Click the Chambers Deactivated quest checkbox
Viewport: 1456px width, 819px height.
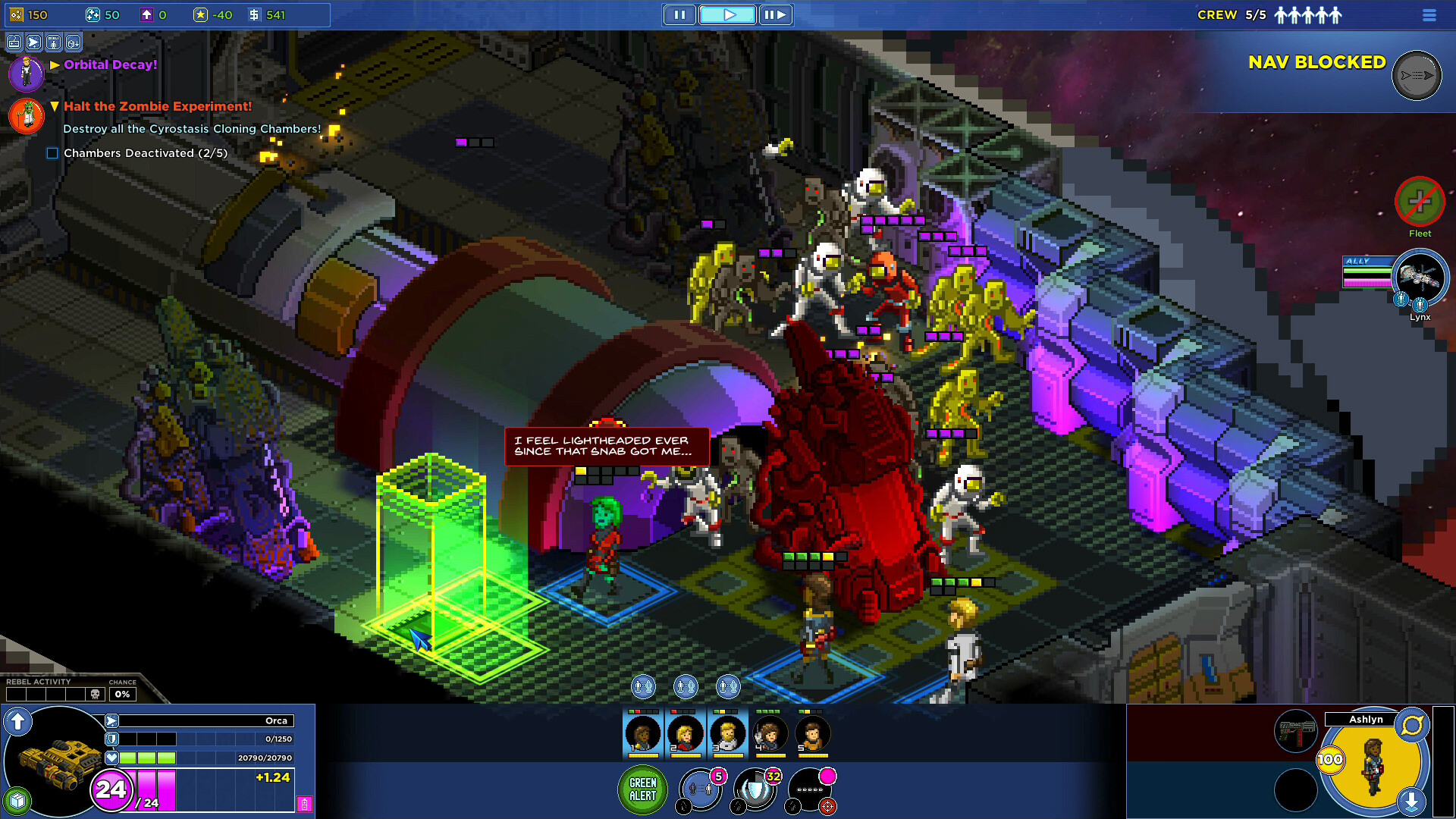point(52,153)
